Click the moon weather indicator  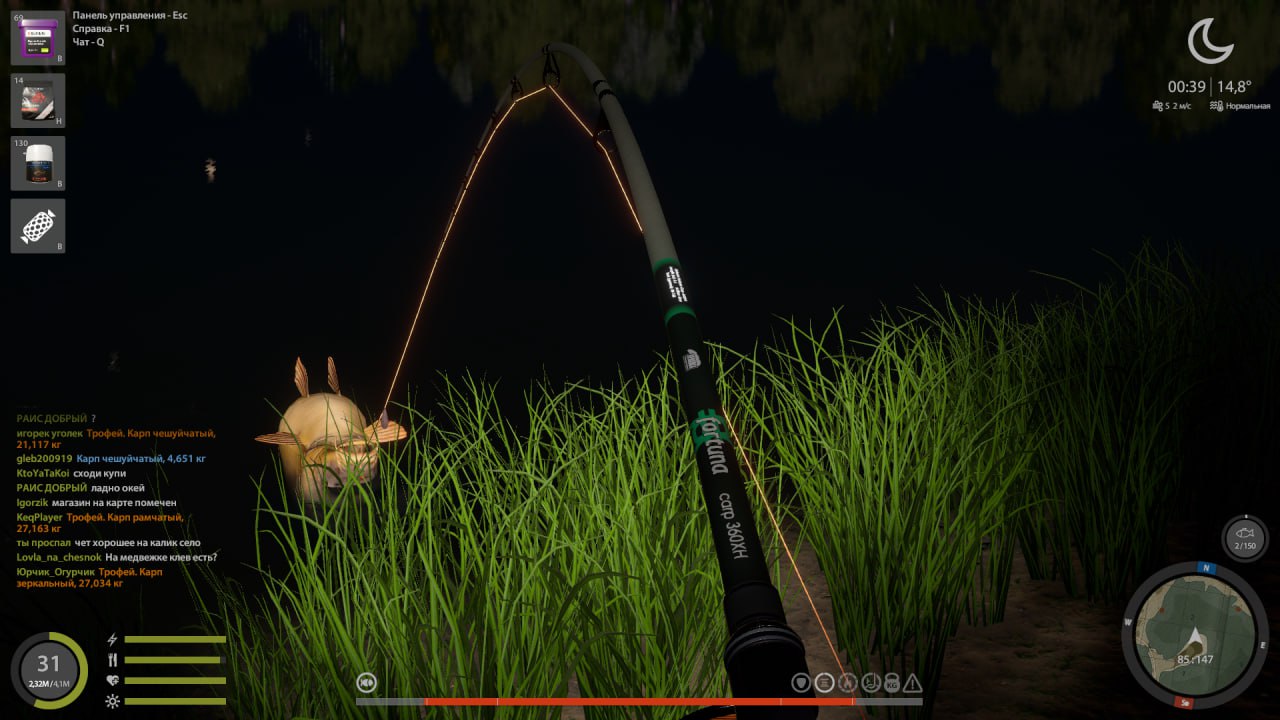coord(1209,41)
